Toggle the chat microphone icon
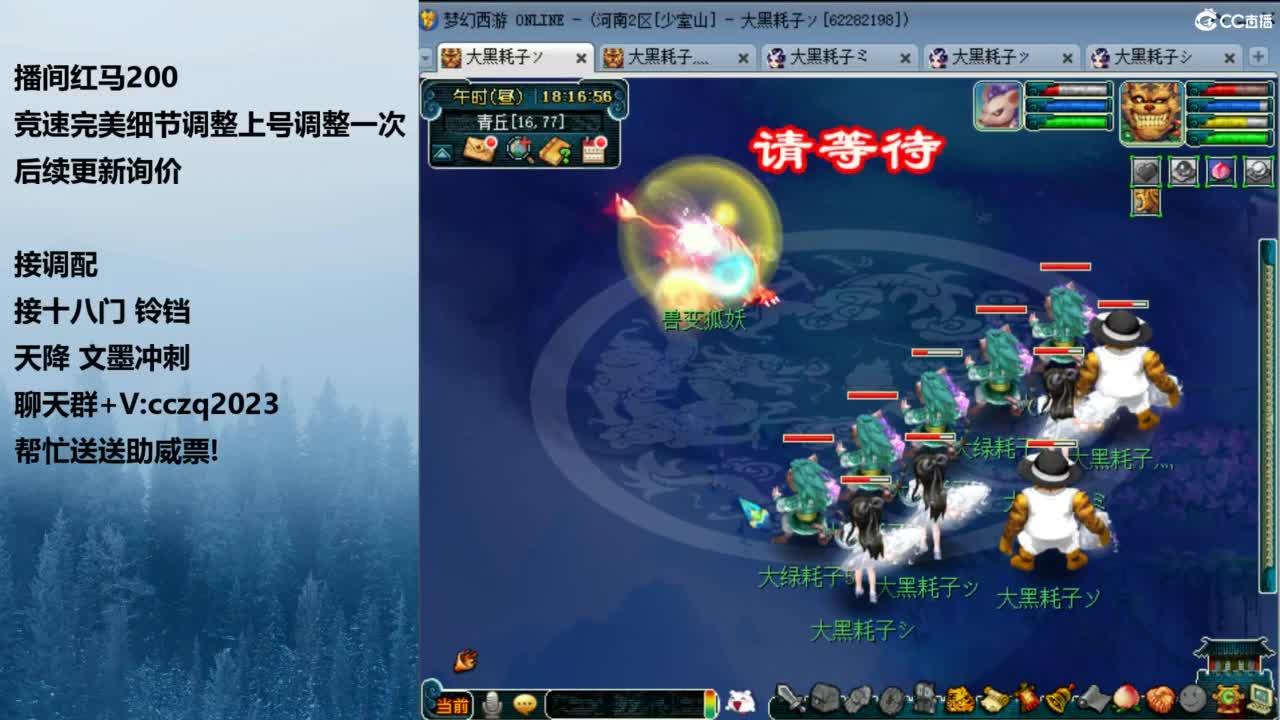Viewport: 1280px width, 720px height. [492, 702]
